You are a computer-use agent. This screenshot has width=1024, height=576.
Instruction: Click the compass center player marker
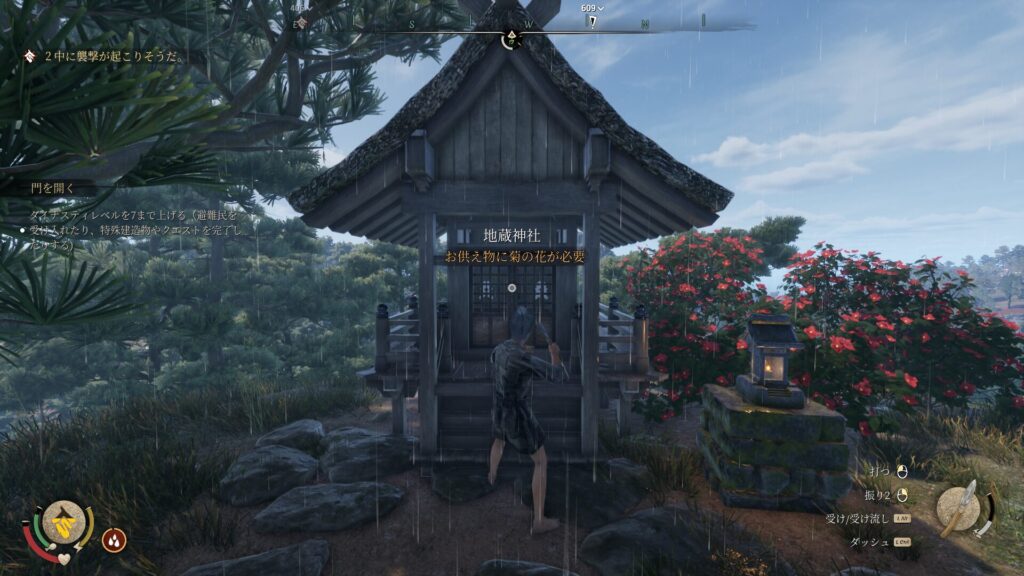coord(511,38)
